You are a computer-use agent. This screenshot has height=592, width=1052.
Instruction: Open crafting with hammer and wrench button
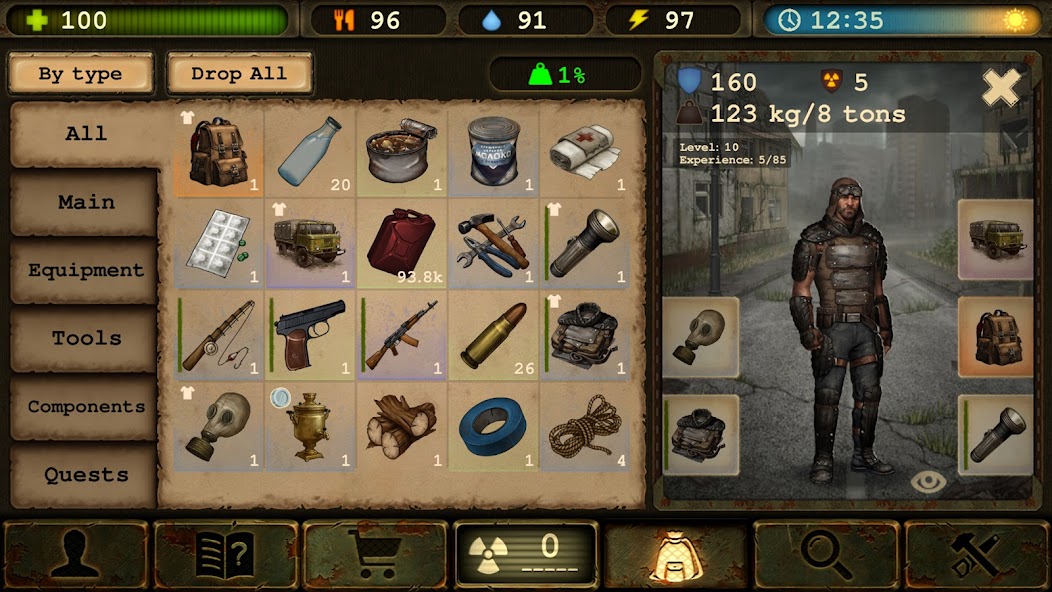tap(975, 553)
